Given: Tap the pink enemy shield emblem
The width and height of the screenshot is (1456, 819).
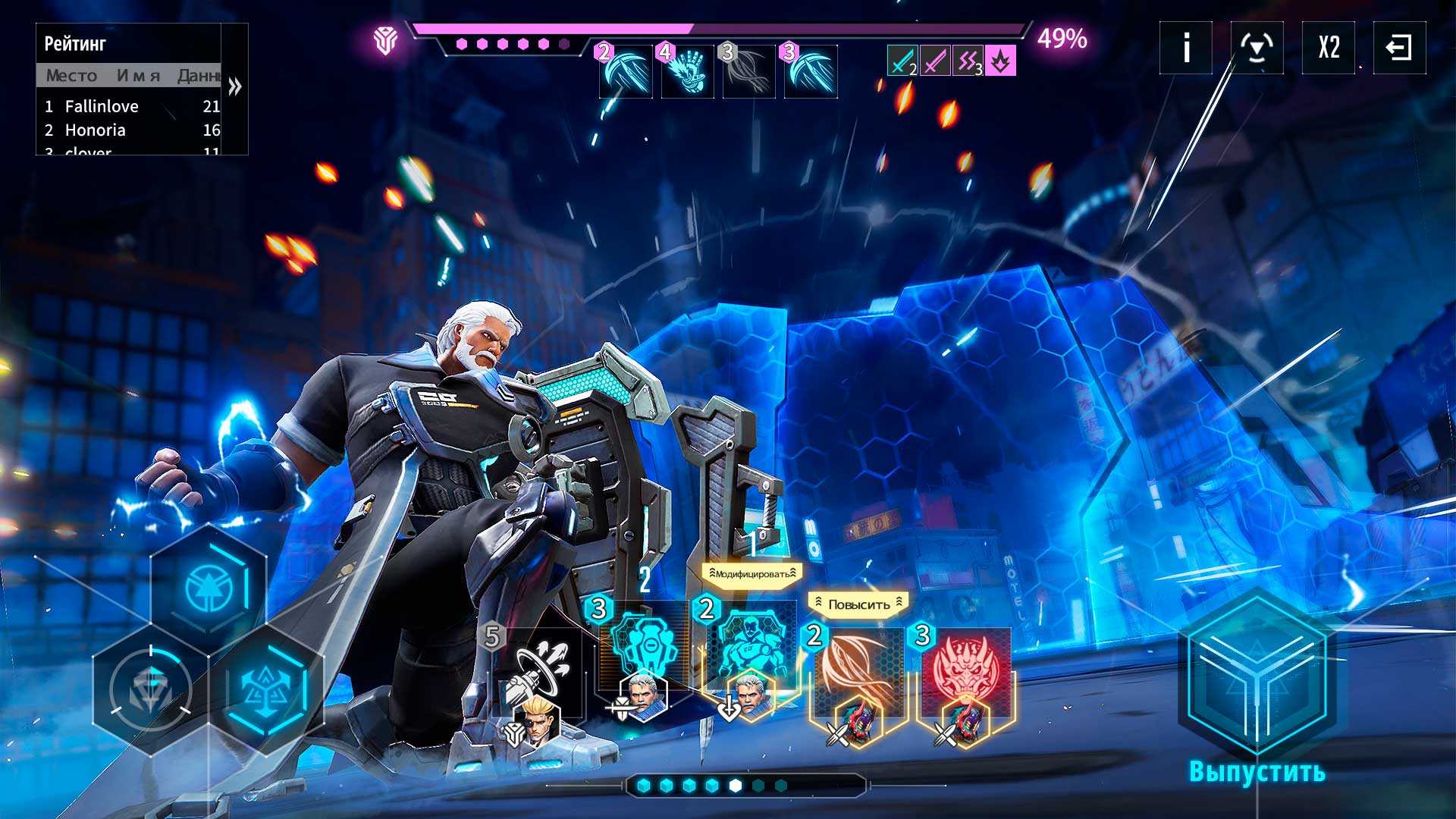Looking at the screenshot, I should [x=385, y=40].
